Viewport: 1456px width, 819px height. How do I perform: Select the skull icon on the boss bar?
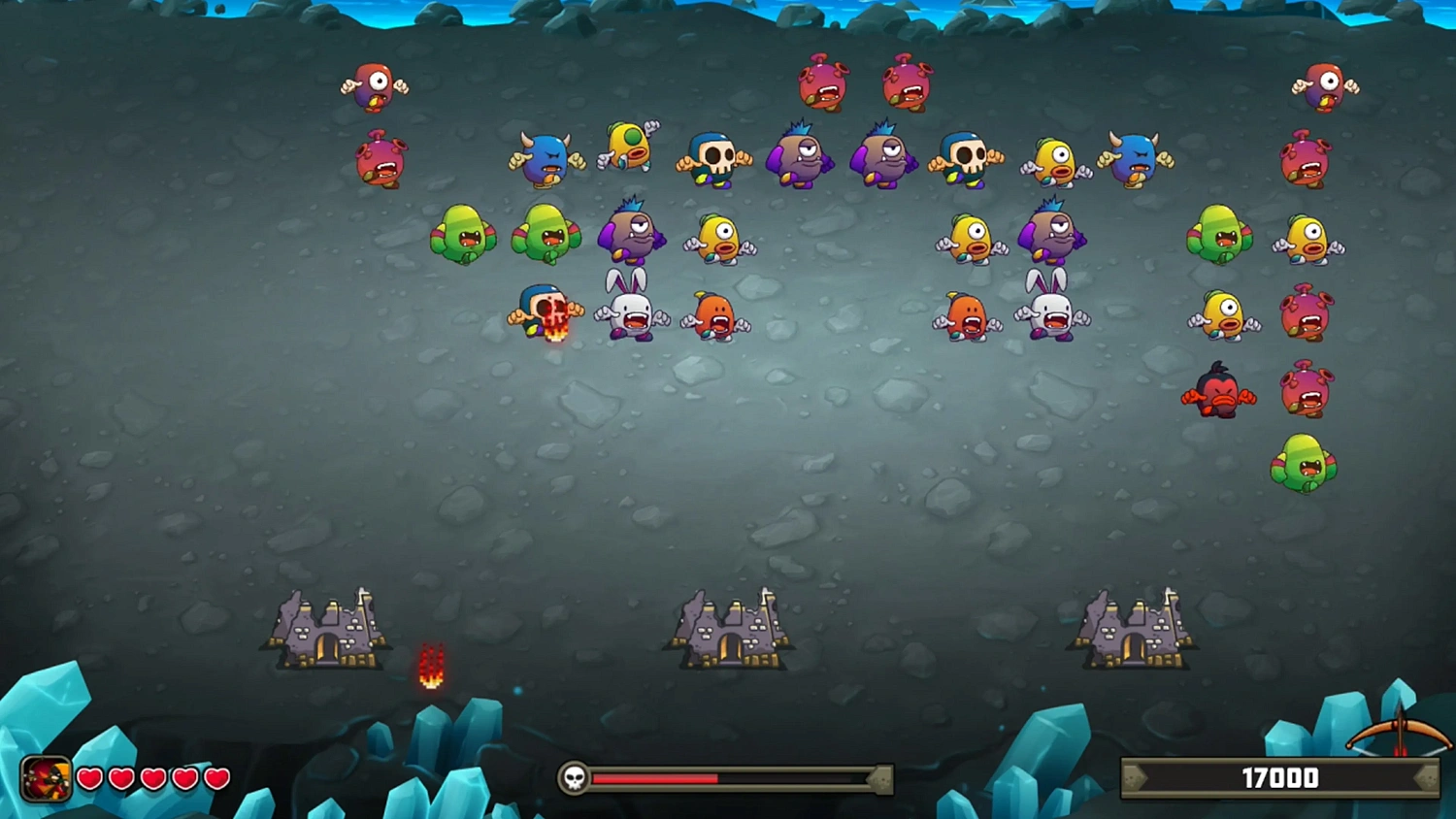[x=575, y=777]
